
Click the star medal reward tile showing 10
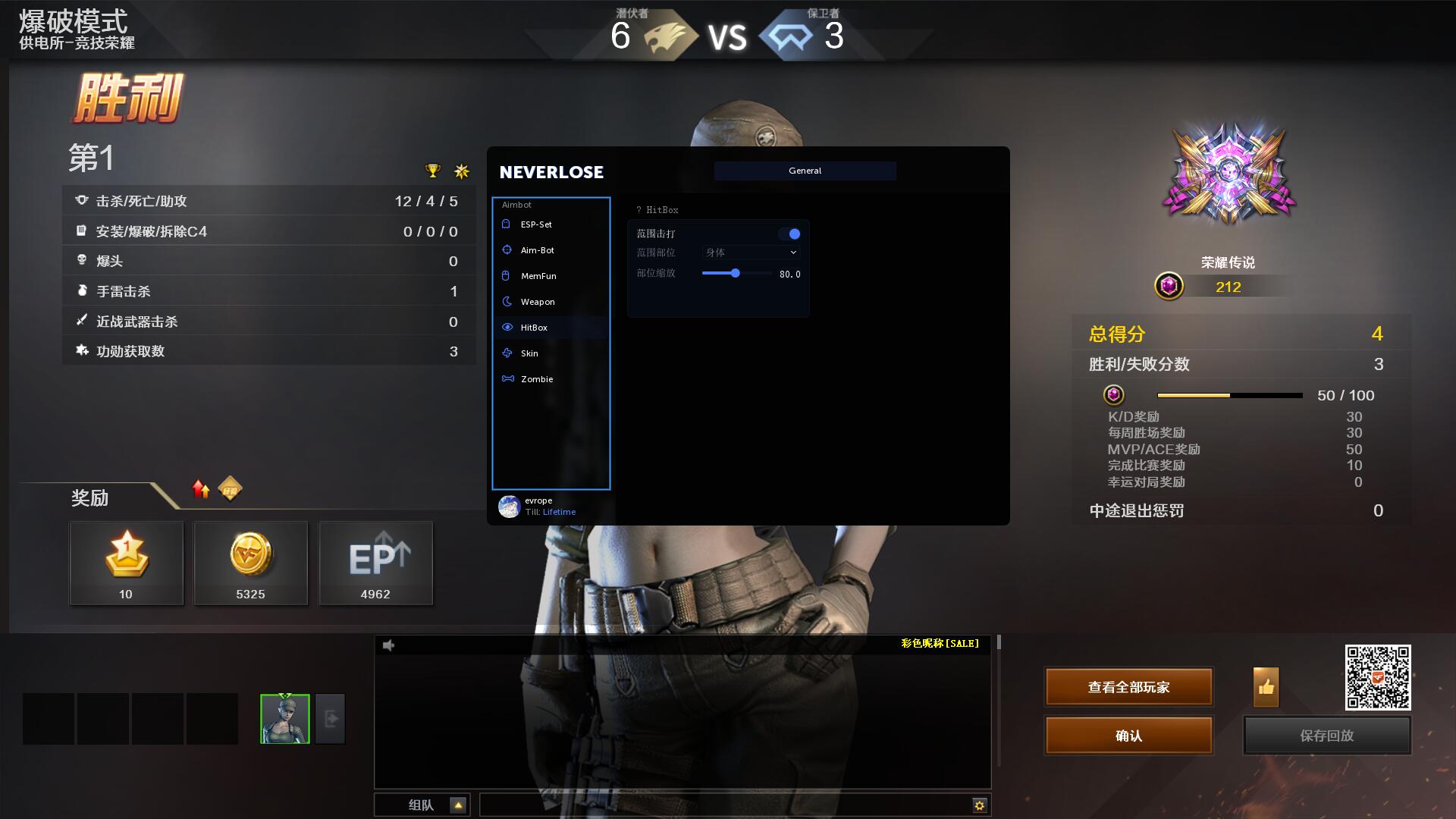(126, 563)
